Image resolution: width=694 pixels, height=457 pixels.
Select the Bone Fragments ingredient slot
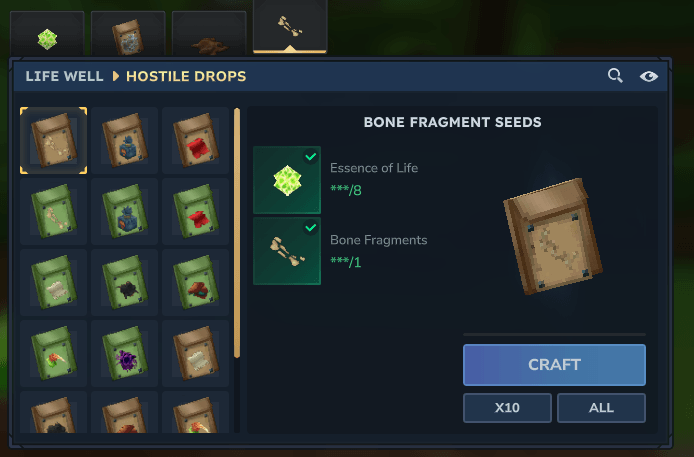coord(287,251)
